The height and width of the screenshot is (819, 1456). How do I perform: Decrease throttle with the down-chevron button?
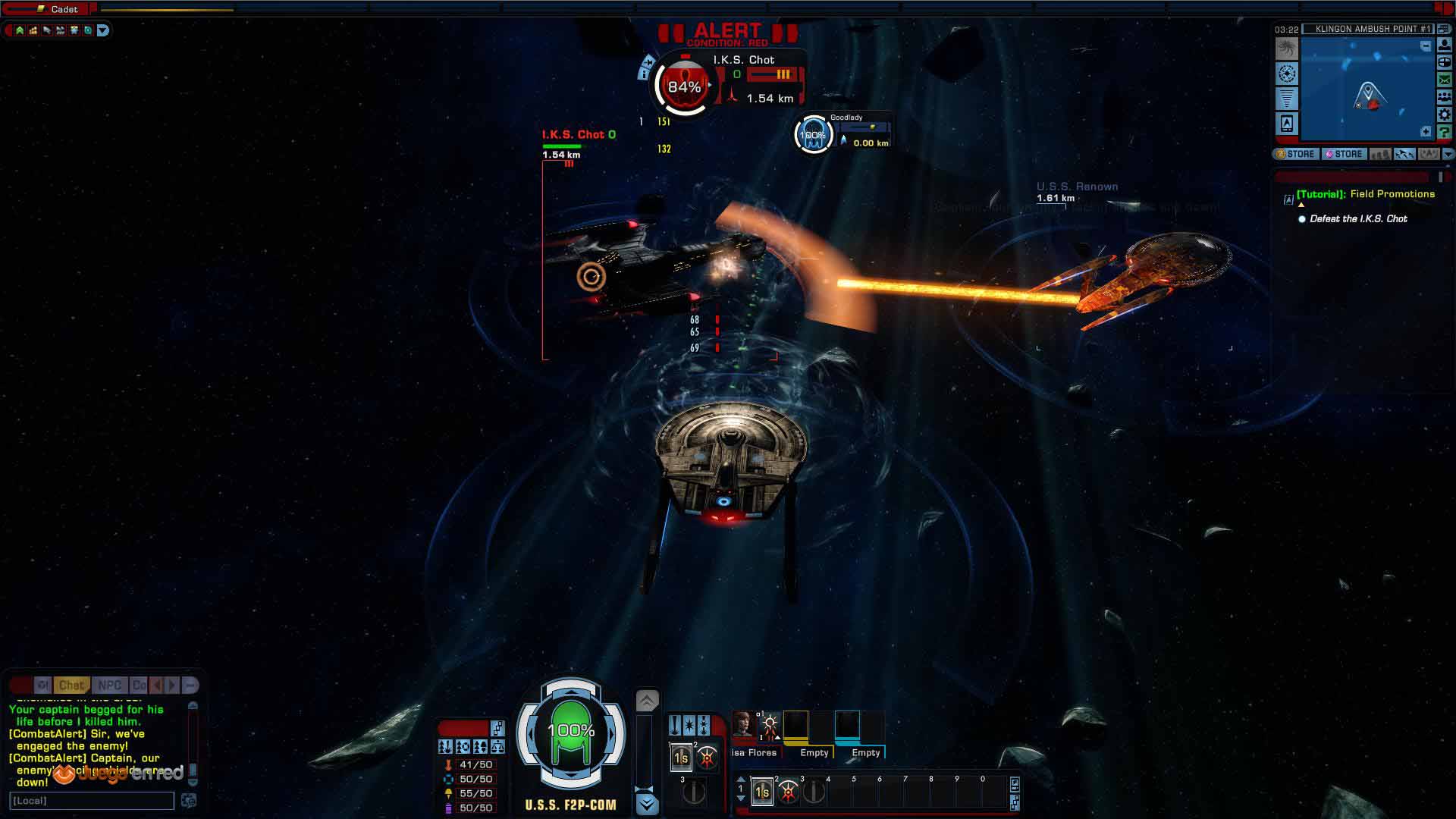647,803
